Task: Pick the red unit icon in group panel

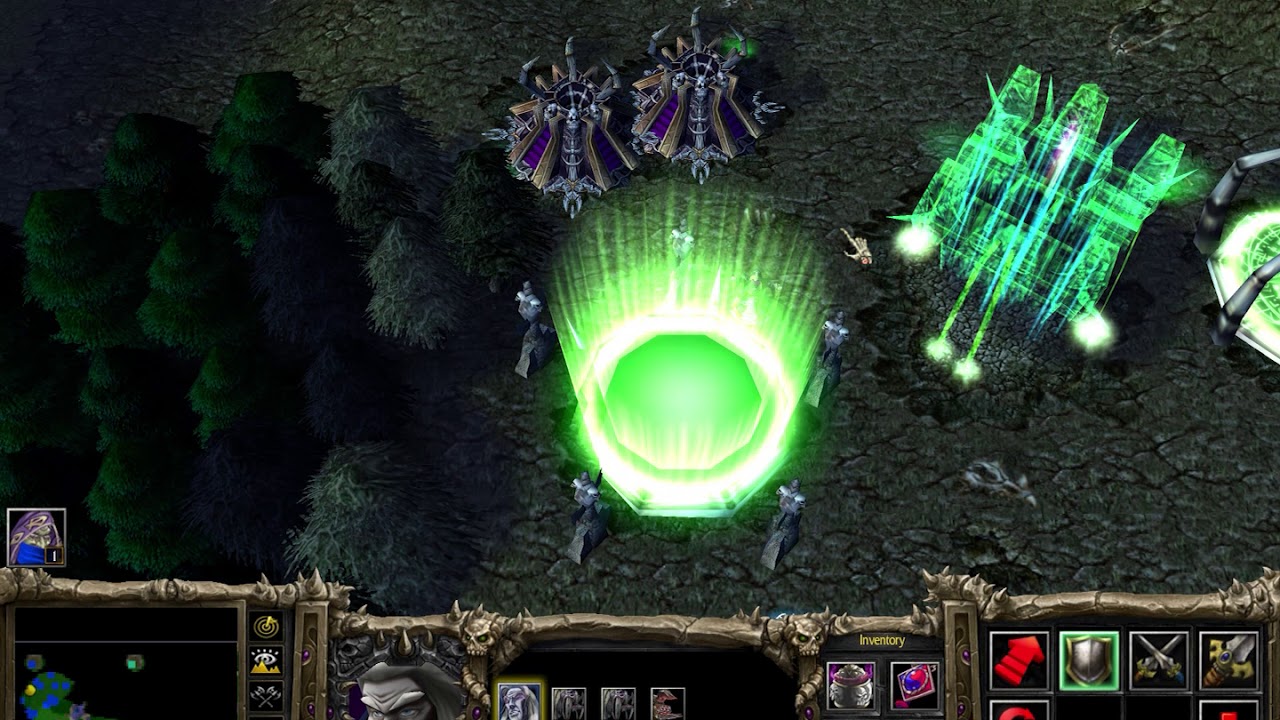Action: [x=668, y=703]
